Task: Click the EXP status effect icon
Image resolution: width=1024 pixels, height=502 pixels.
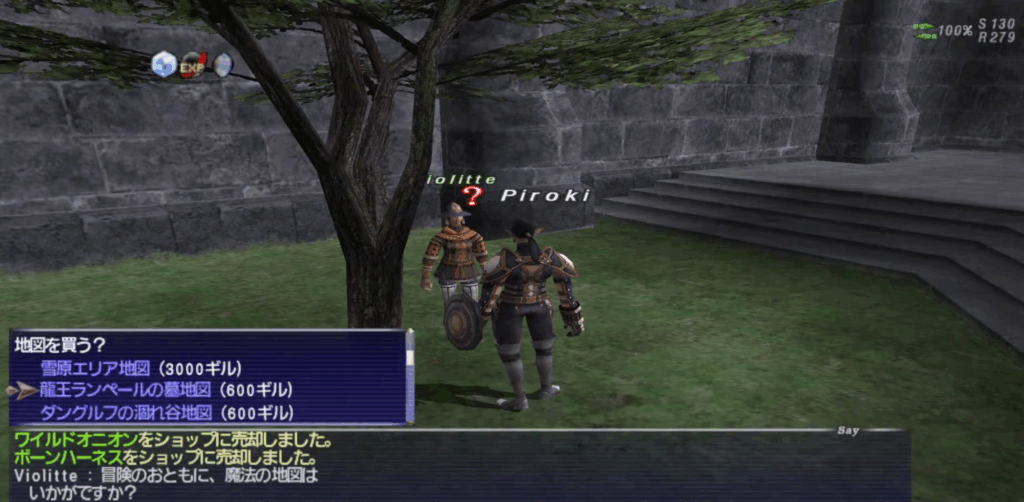Action: [x=192, y=66]
